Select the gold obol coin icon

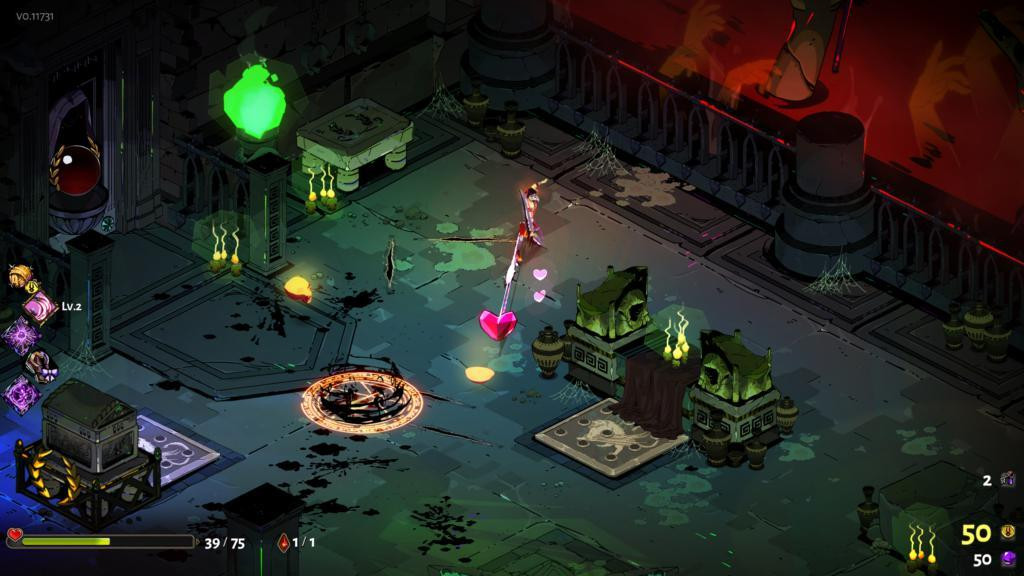coord(1008,533)
